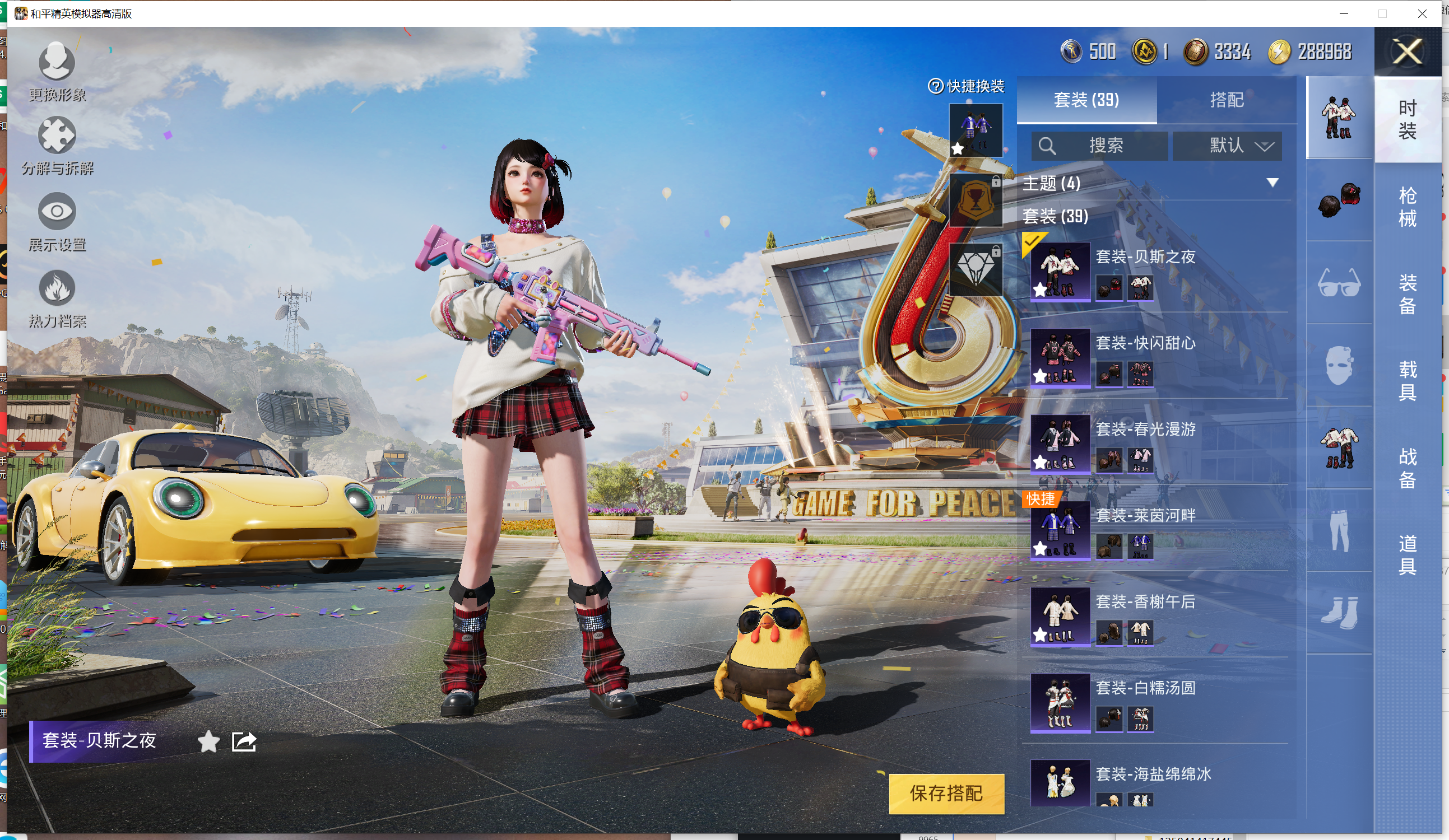Select outfit 套装-莱茵河畔
The image size is (1449, 840).
[1061, 530]
